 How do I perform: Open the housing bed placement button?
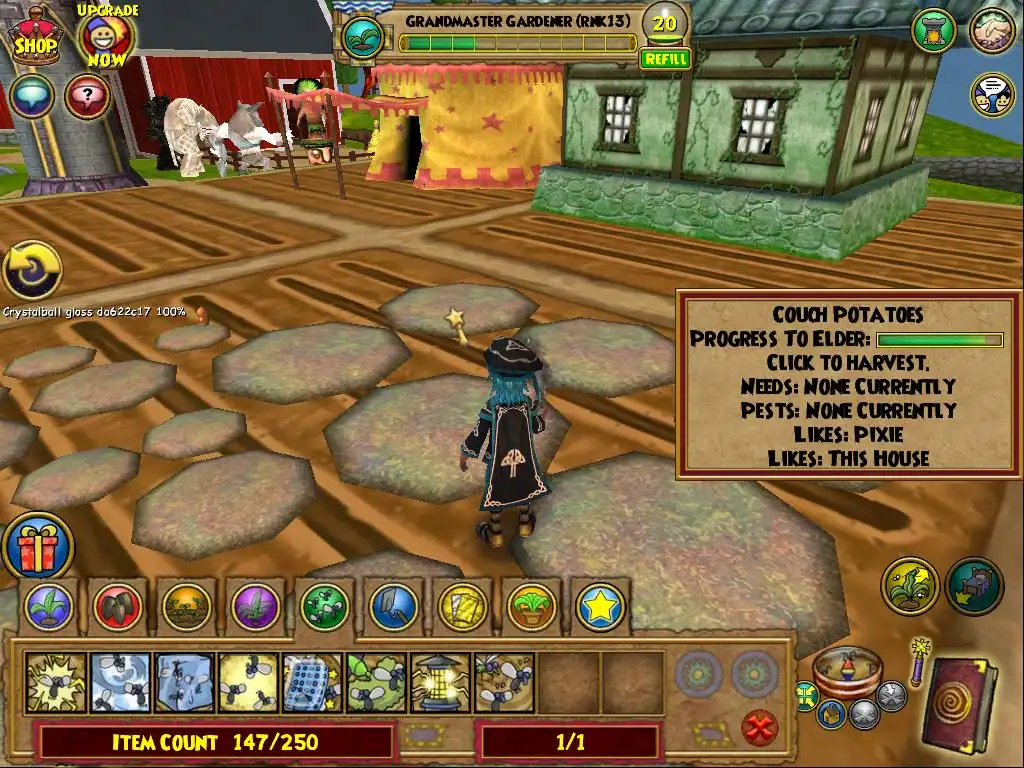[974, 587]
